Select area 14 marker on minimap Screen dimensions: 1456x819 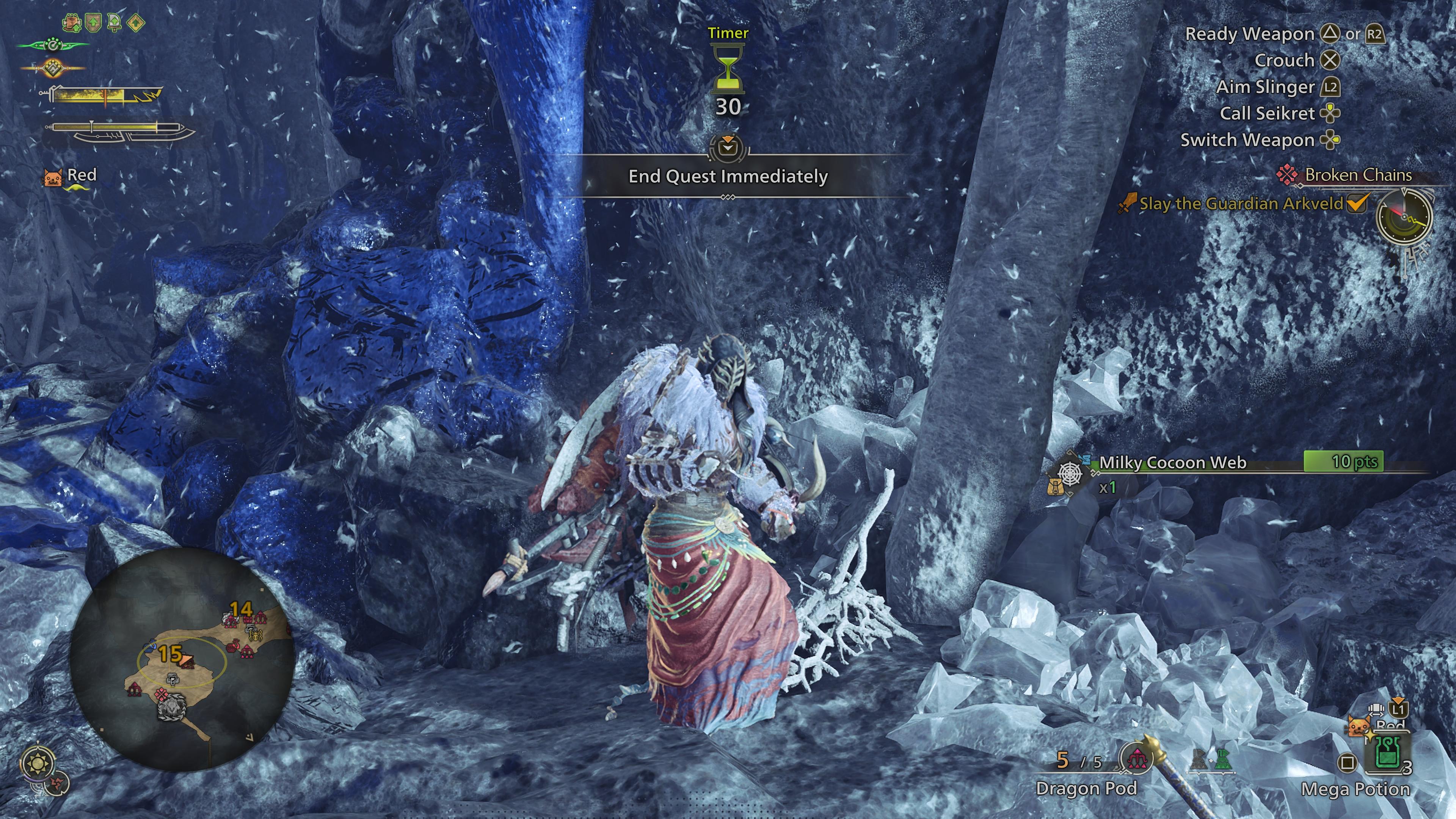pyautogui.click(x=241, y=609)
